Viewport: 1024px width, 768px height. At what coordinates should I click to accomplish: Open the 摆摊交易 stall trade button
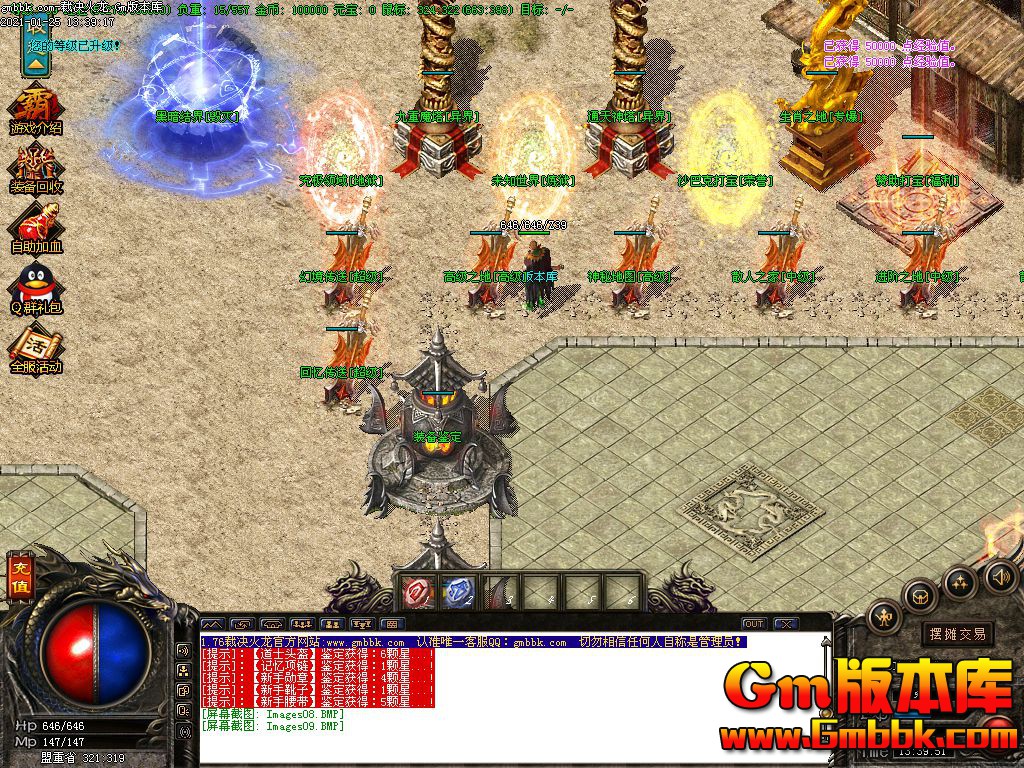pyautogui.click(x=956, y=633)
